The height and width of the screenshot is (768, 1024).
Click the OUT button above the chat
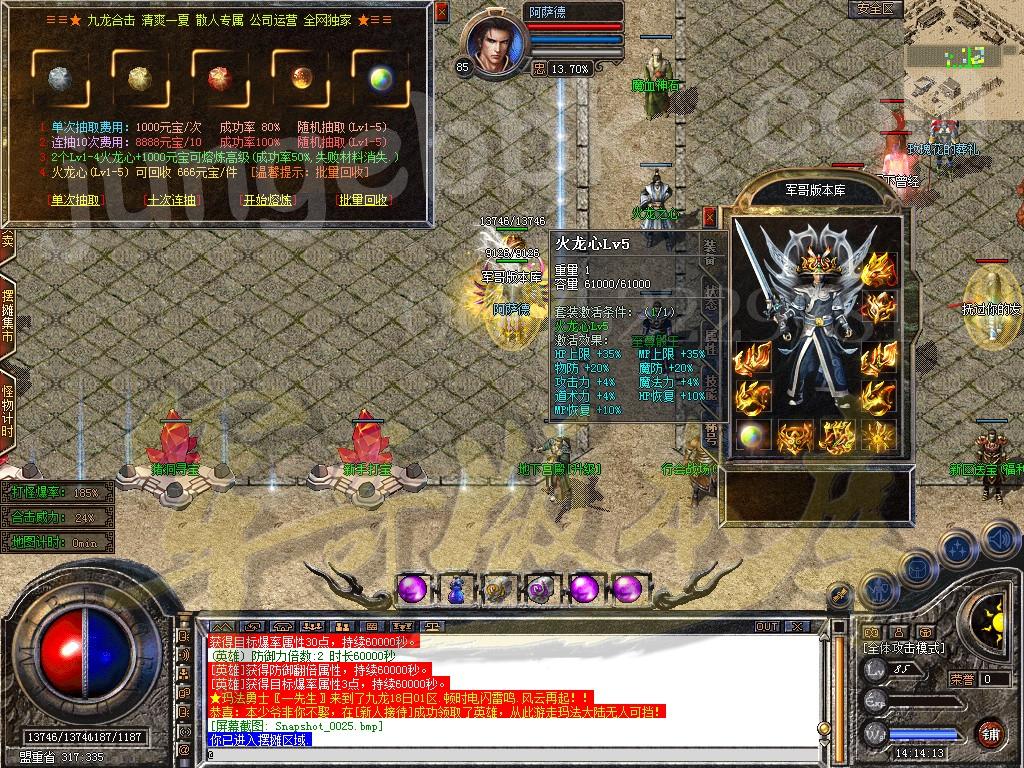coord(767,627)
